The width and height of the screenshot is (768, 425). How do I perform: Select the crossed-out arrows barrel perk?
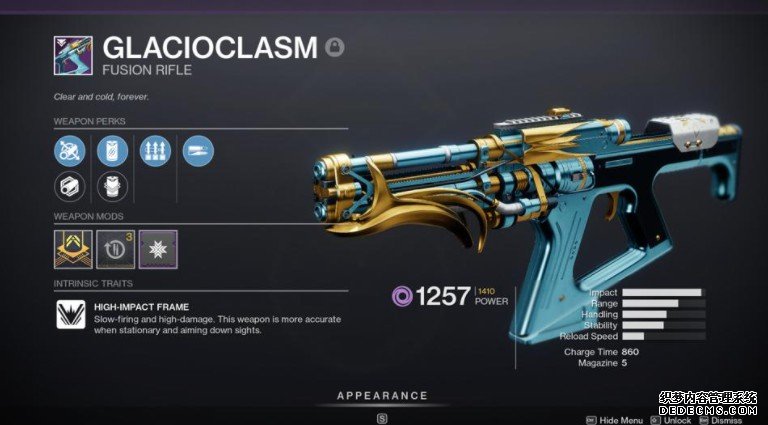tap(69, 152)
